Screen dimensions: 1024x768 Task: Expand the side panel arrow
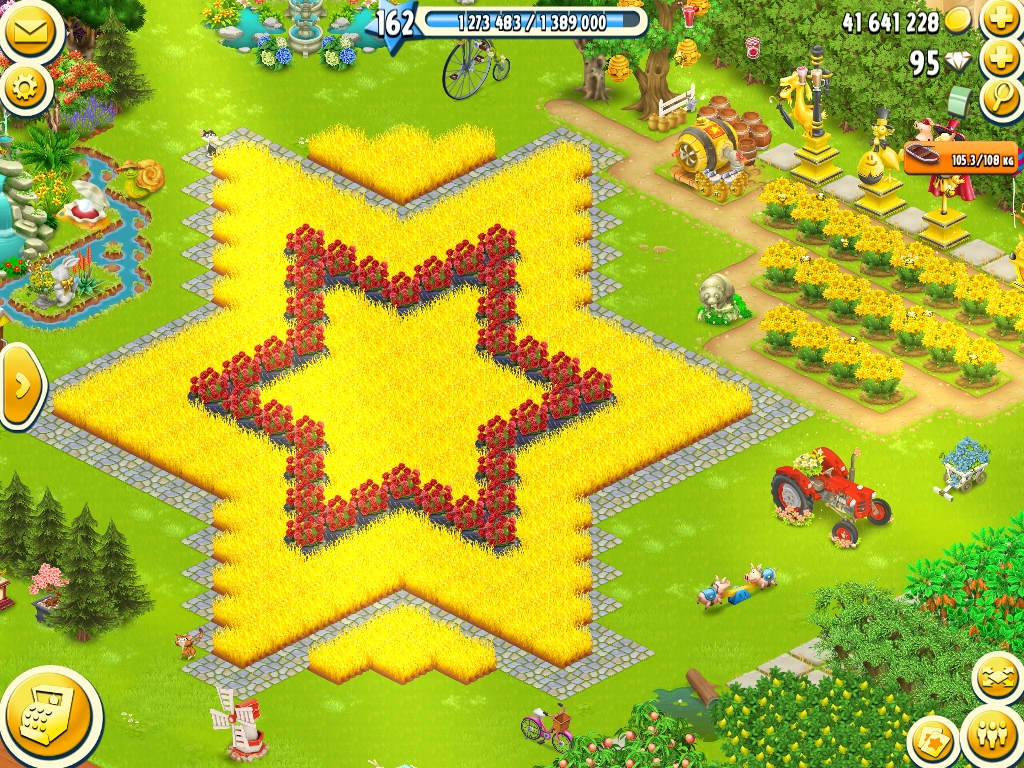(20, 386)
